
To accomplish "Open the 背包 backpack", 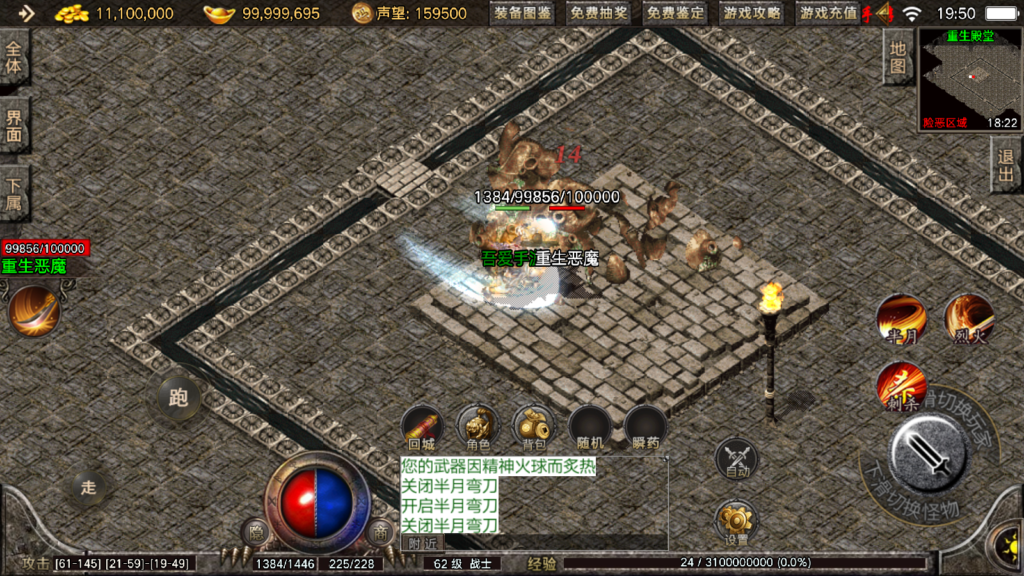I will pyautogui.click(x=534, y=427).
